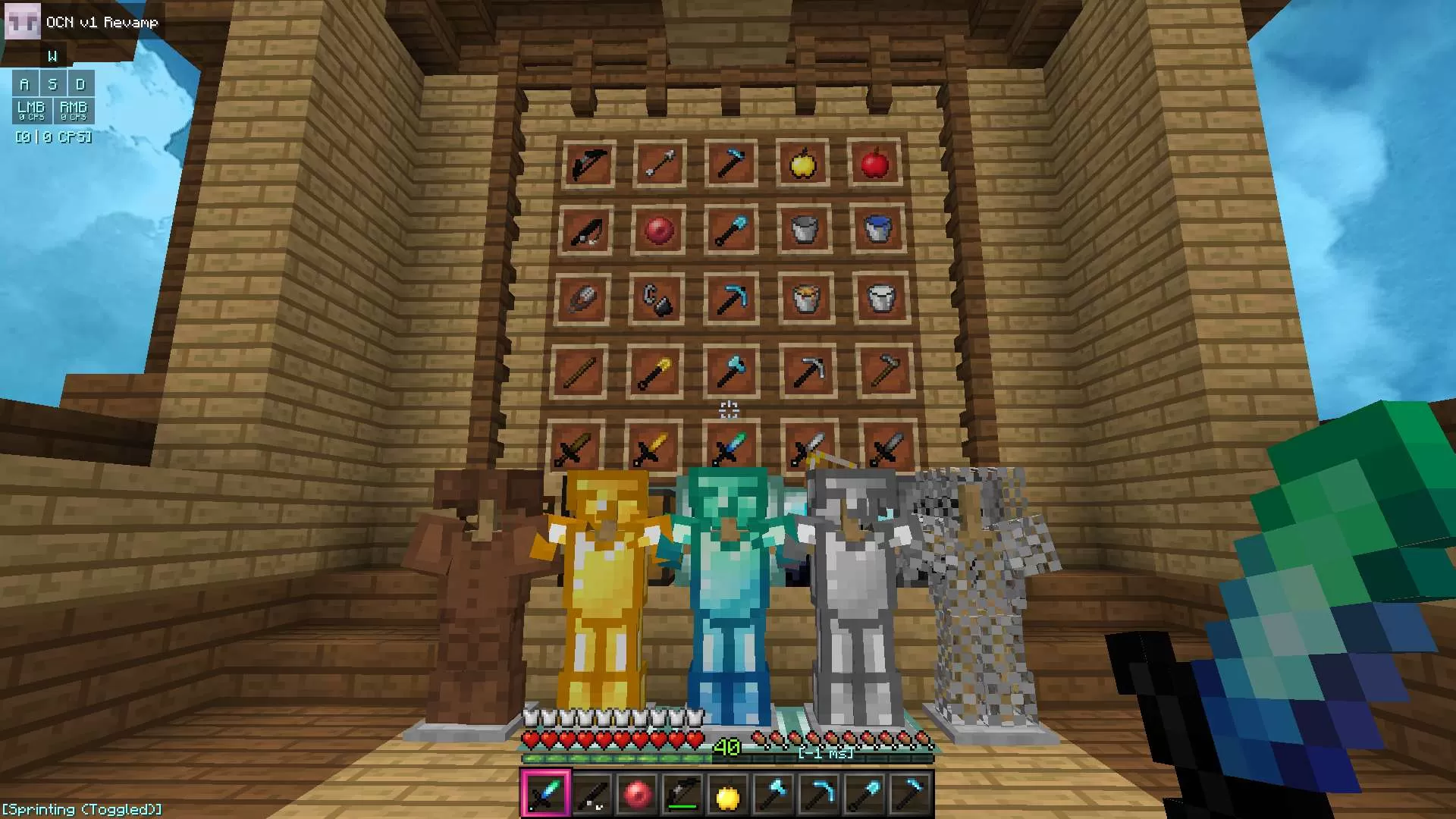This screenshot has height=819, width=1456.
Task: Click the OCN v1 Revamp server title
Action: [x=102, y=22]
